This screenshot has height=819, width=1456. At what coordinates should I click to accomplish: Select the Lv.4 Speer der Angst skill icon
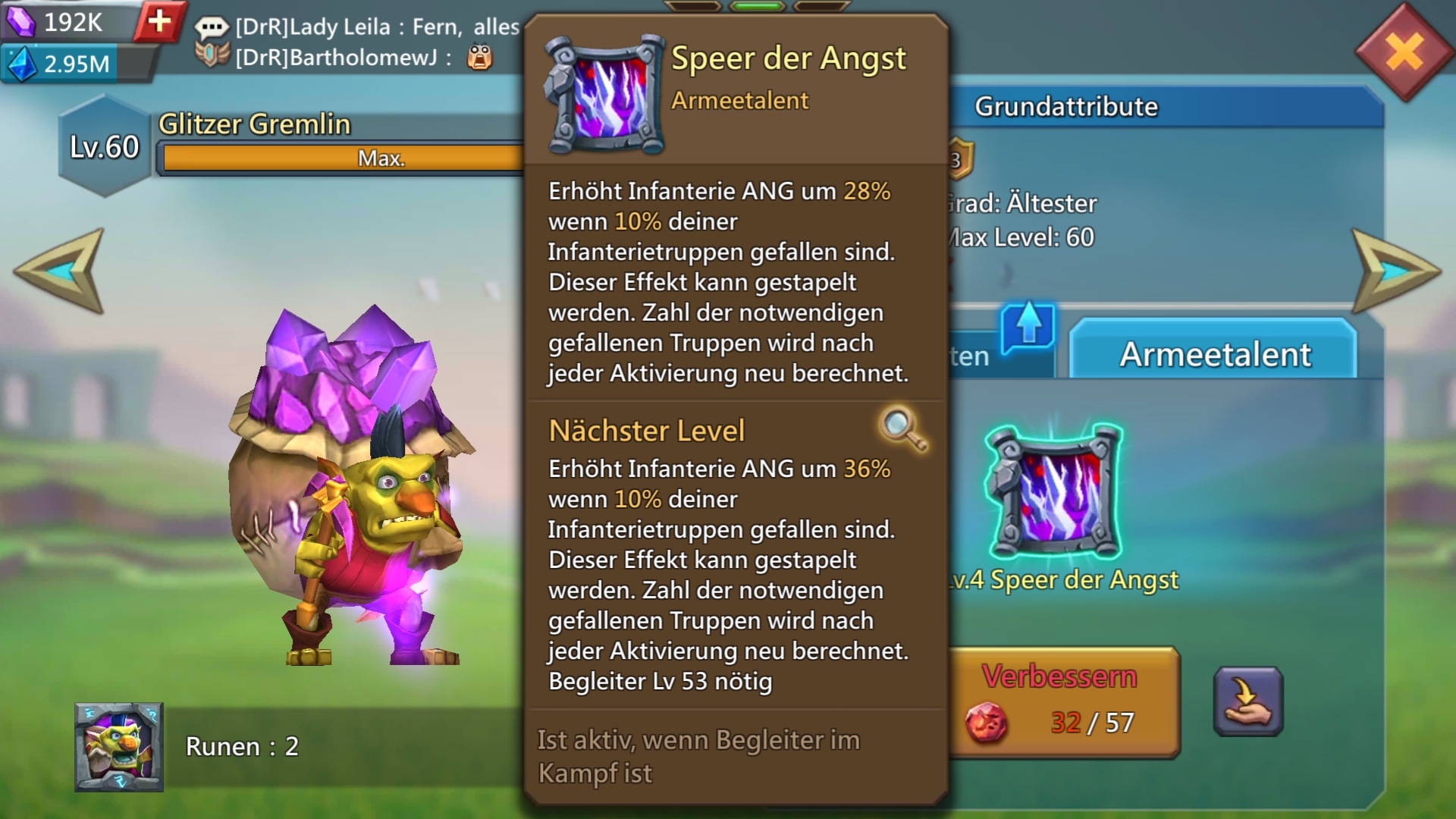coord(1054,493)
